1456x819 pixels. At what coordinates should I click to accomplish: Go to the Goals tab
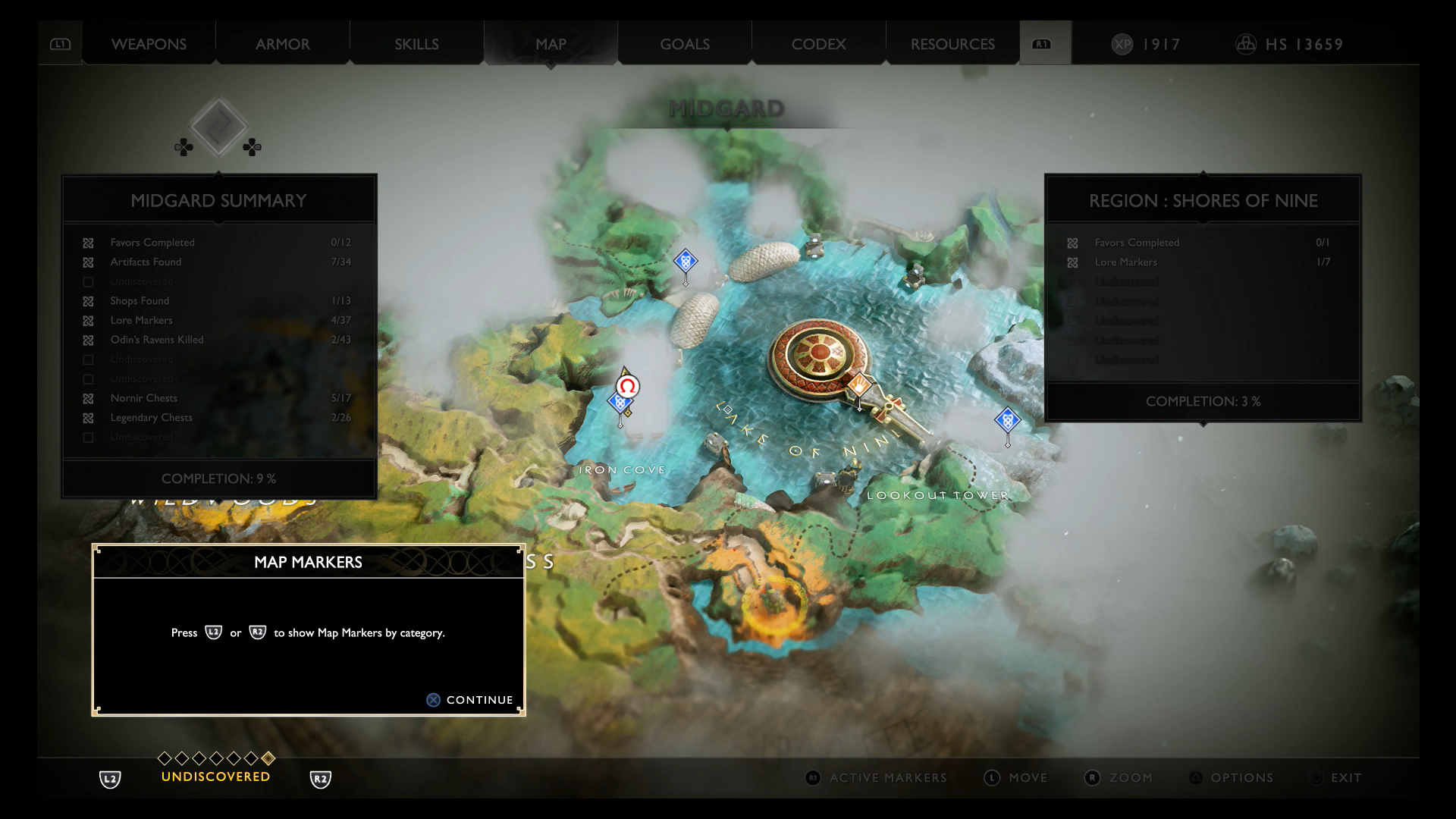coord(685,44)
